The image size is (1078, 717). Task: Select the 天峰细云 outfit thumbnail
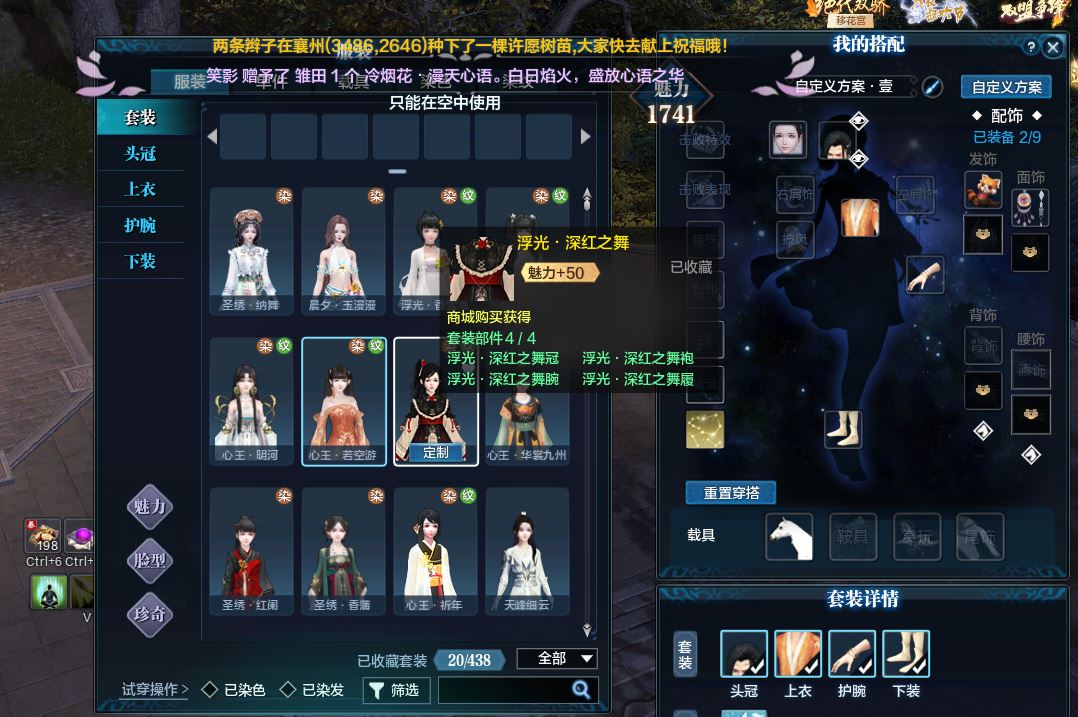527,550
